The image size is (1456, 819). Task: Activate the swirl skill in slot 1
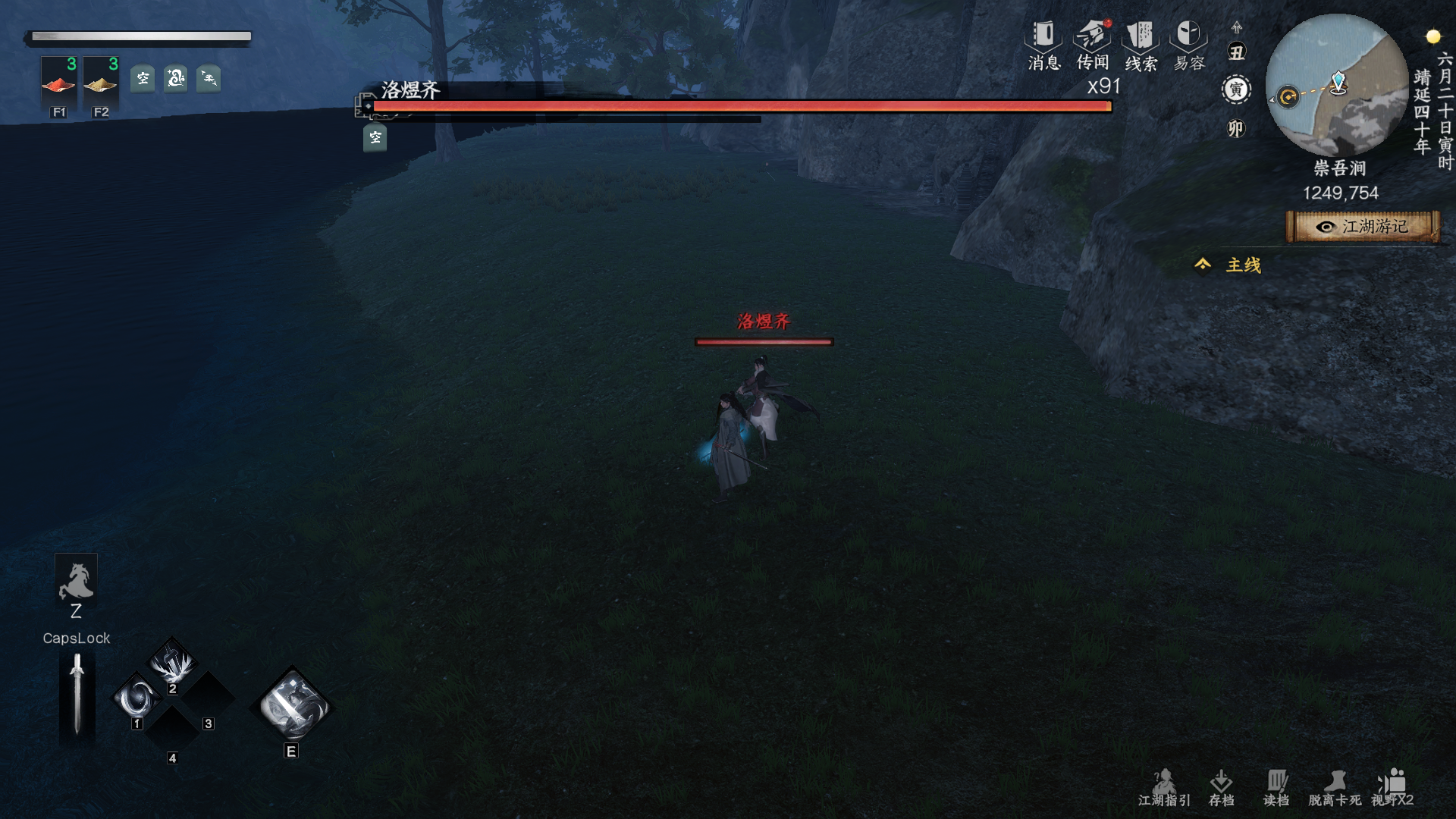pos(137,698)
